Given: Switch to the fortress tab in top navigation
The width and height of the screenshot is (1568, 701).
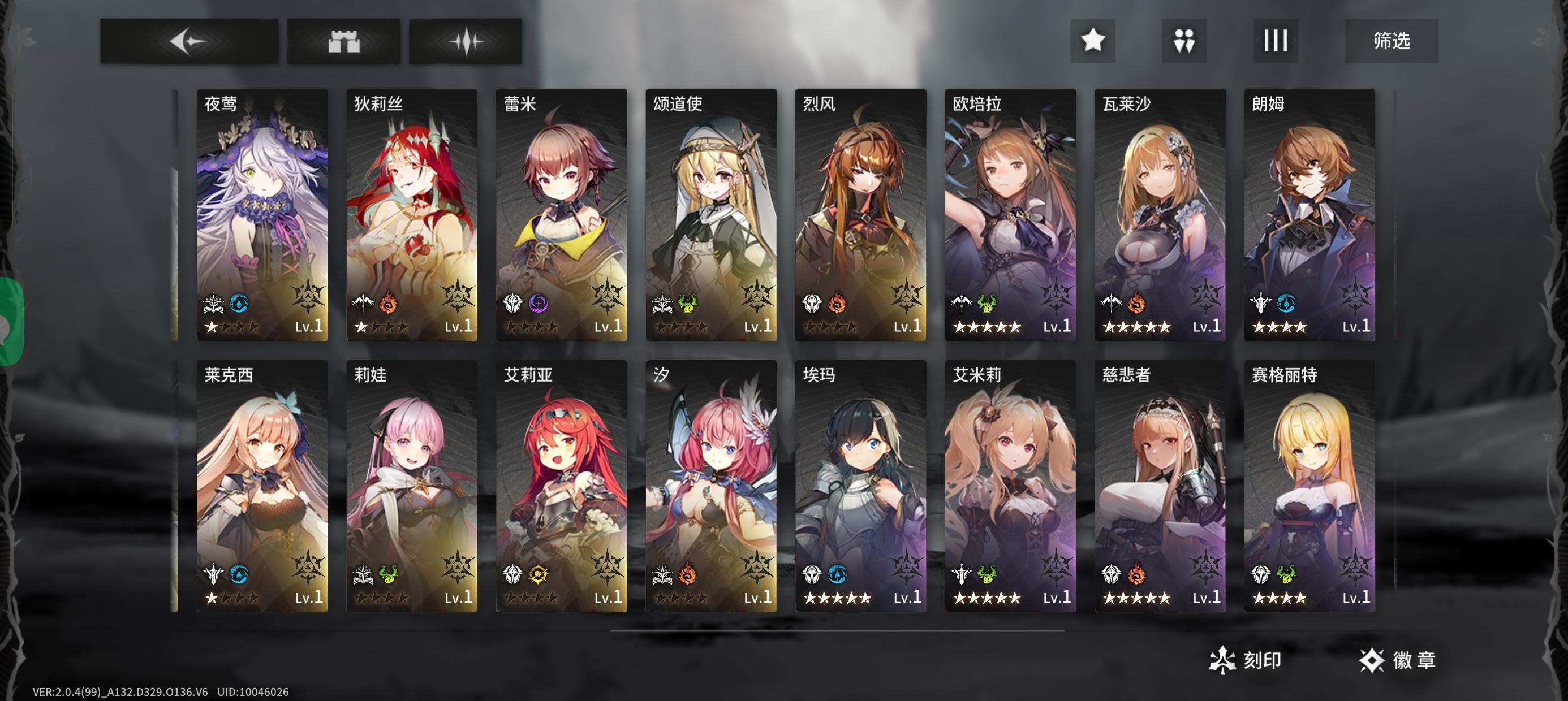Looking at the screenshot, I should coord(344,41).
